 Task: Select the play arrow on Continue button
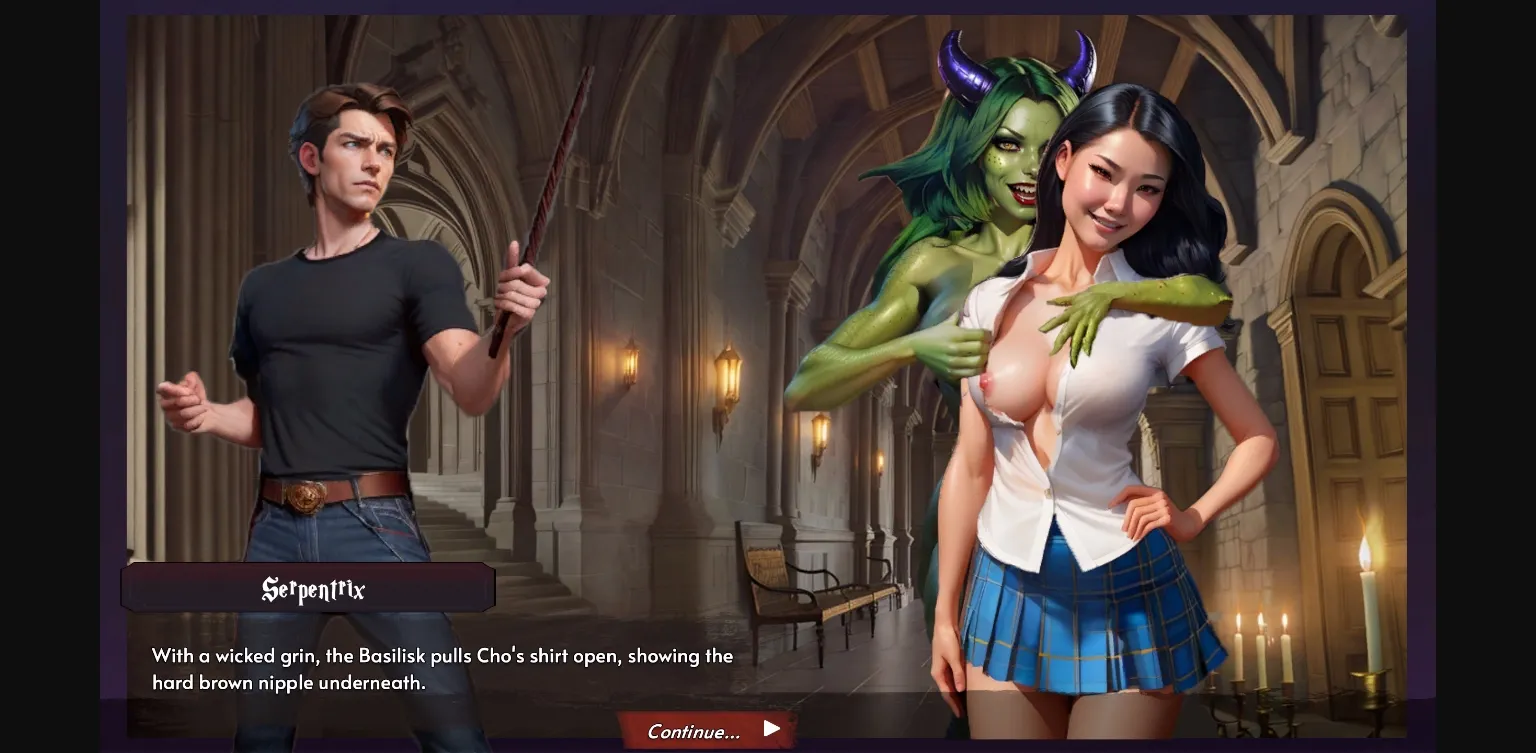(770, 729)
